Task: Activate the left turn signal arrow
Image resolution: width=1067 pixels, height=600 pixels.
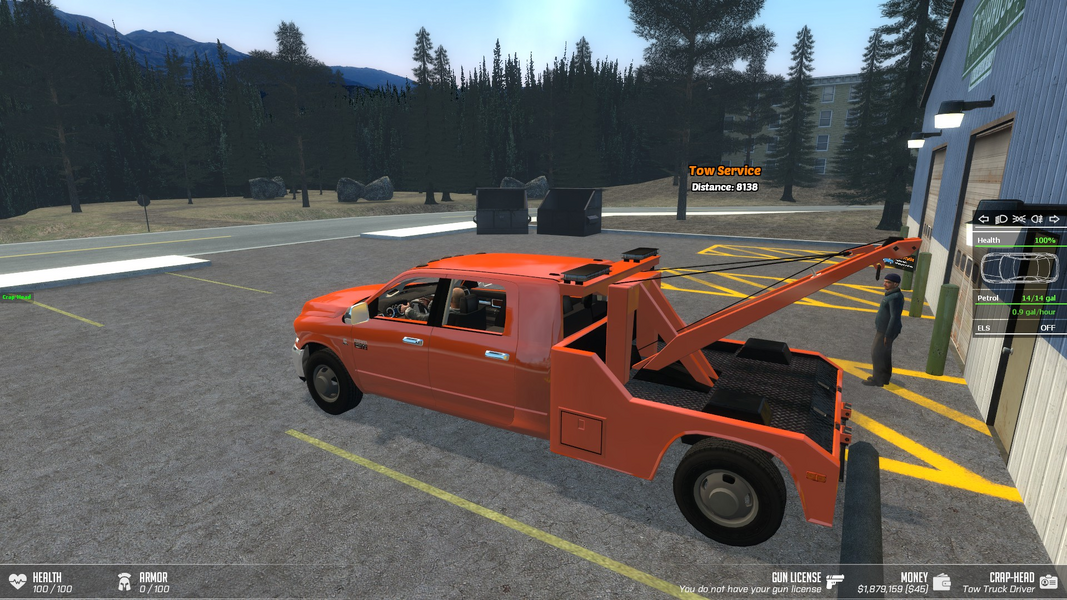Action: (984, 219)
